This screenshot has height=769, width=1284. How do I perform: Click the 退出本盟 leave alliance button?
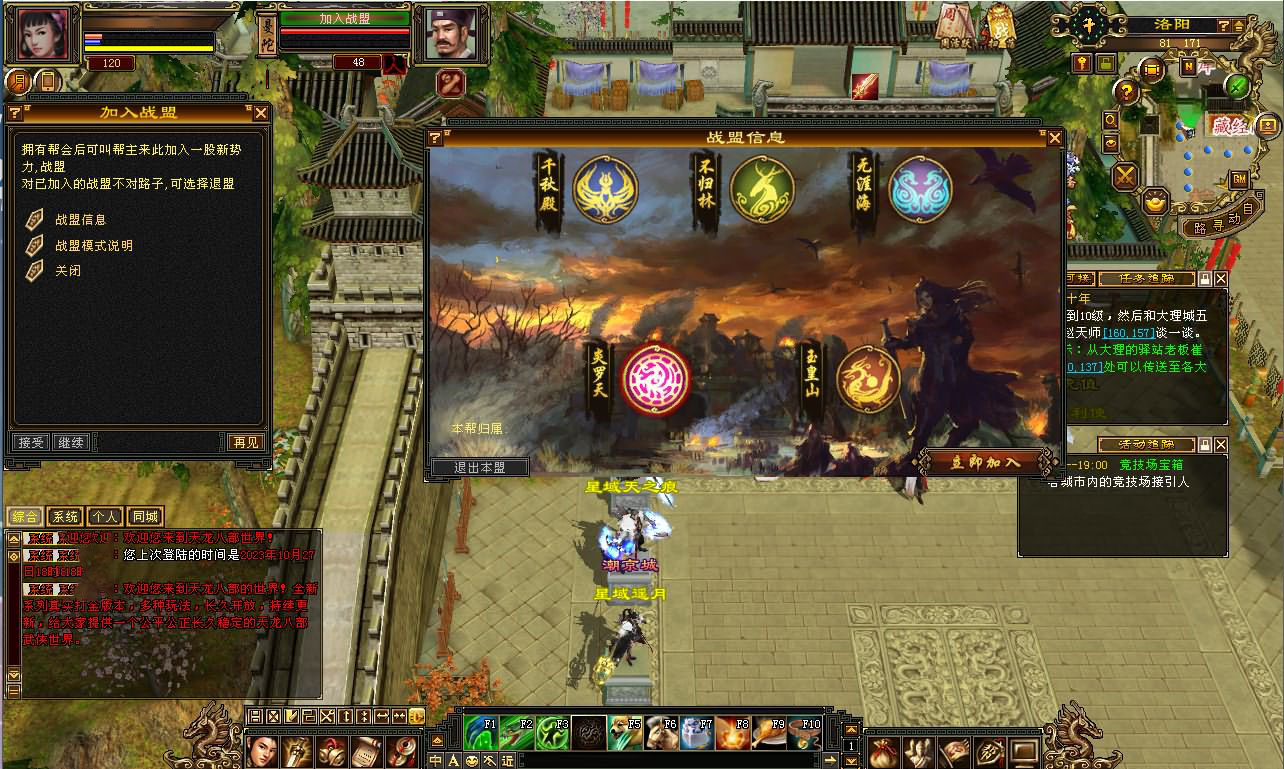click(480, 467)
